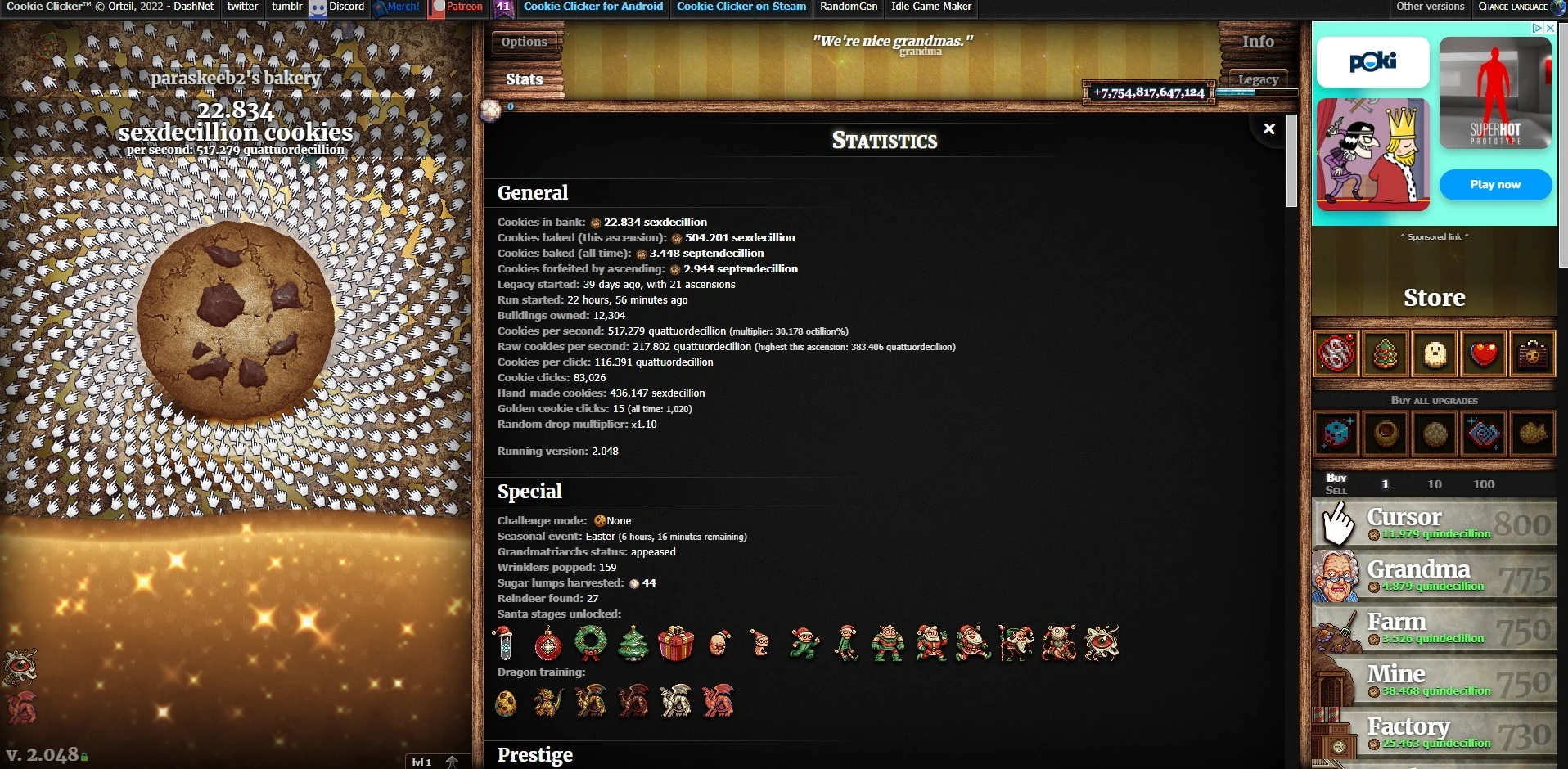The height and width of the screenshot is (769, 1568).
Task: Select bulk purchase amount 10
Action: [1435, 484]
